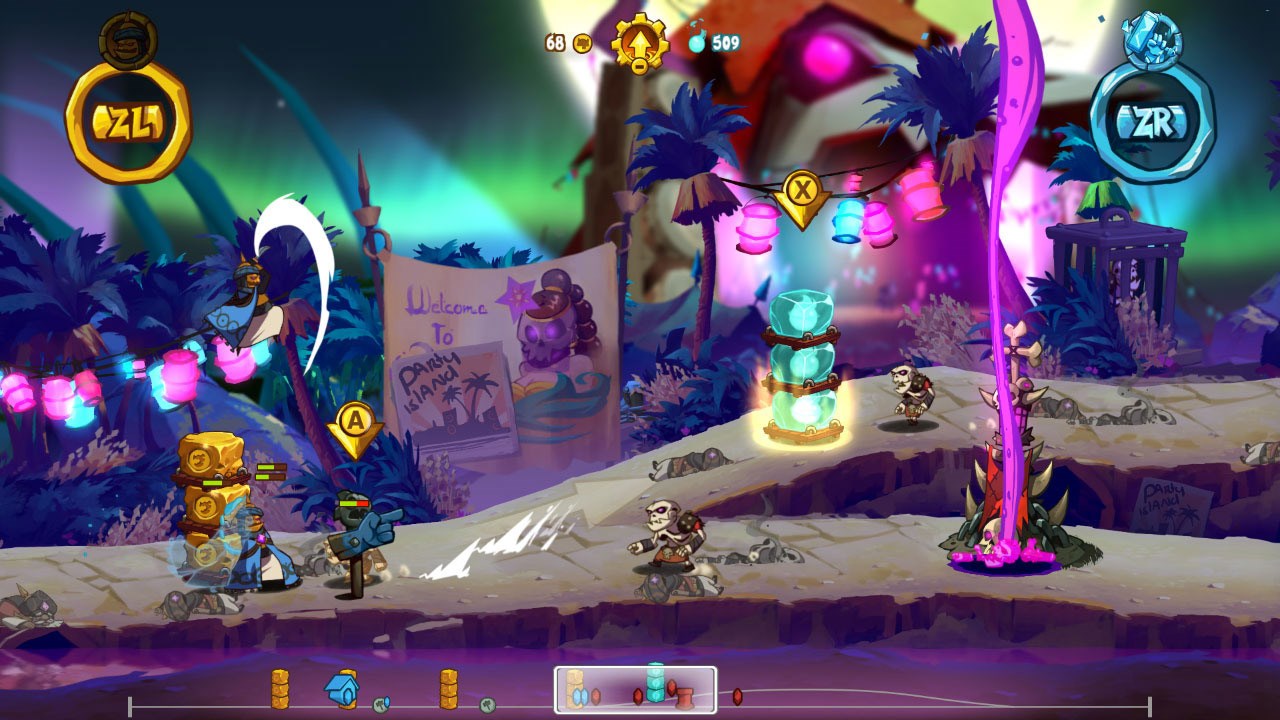The width and height of the screenshot is (1280, 720).
Task: Click the white viewport frame on the minimap
Action: pyautogui.click(x=636, y=690)
